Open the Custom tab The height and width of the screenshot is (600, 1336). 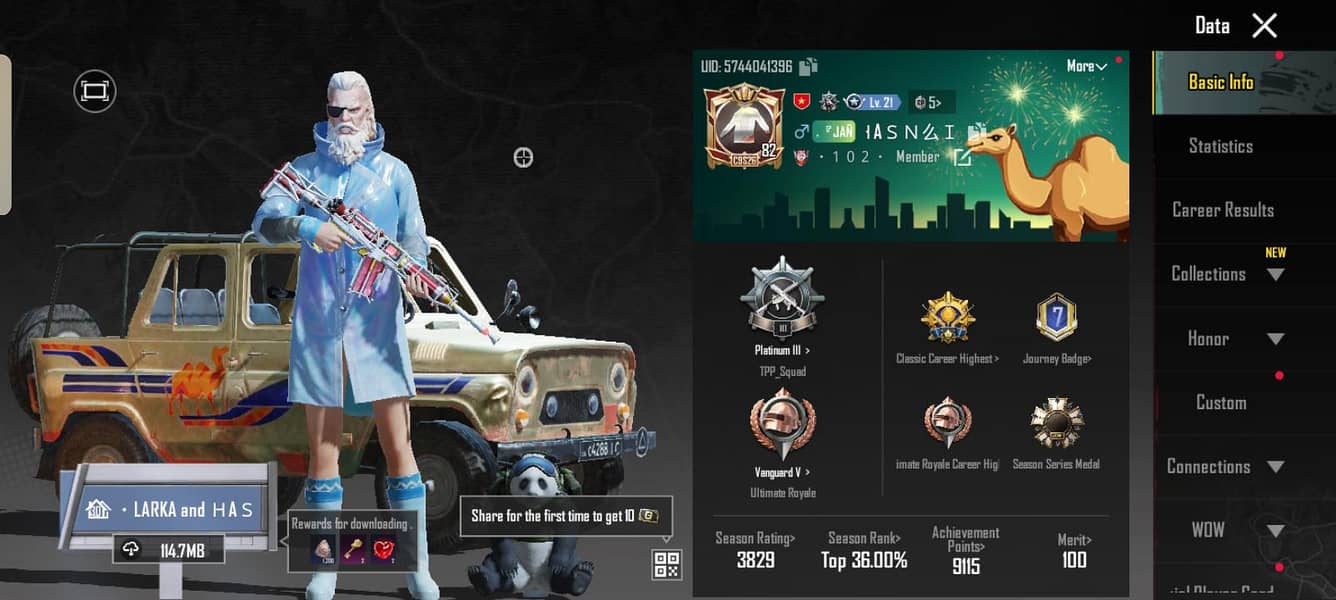tap(1221, 403)
